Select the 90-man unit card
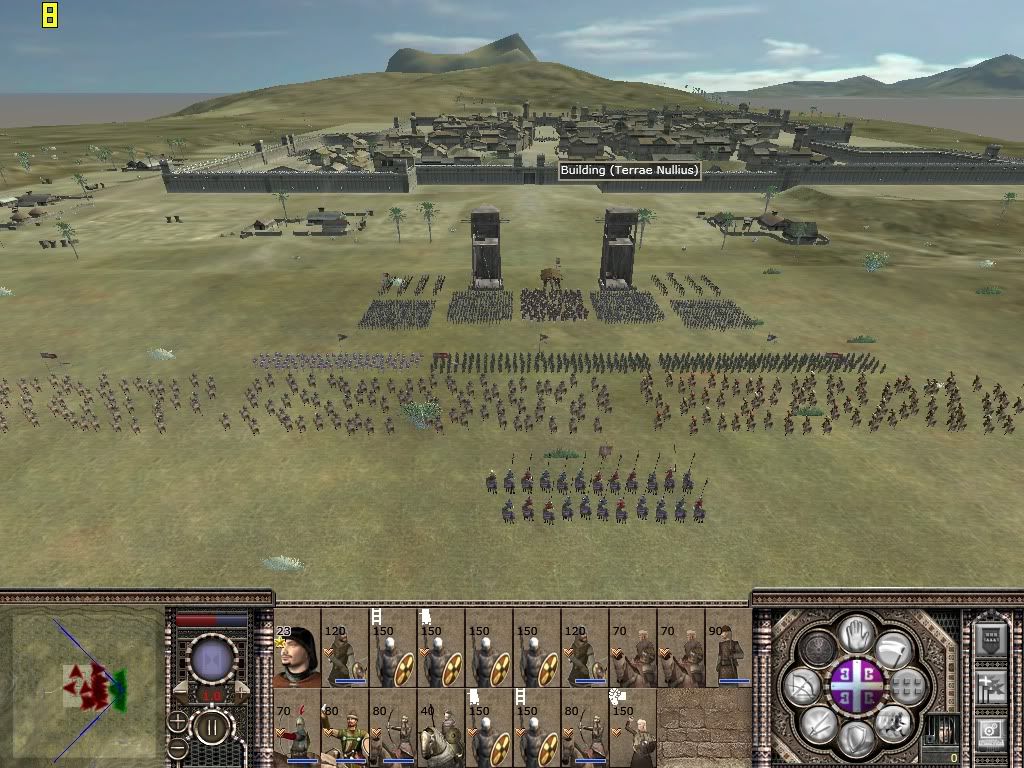This screenshot has height=768, width=1024. [729, 647]
